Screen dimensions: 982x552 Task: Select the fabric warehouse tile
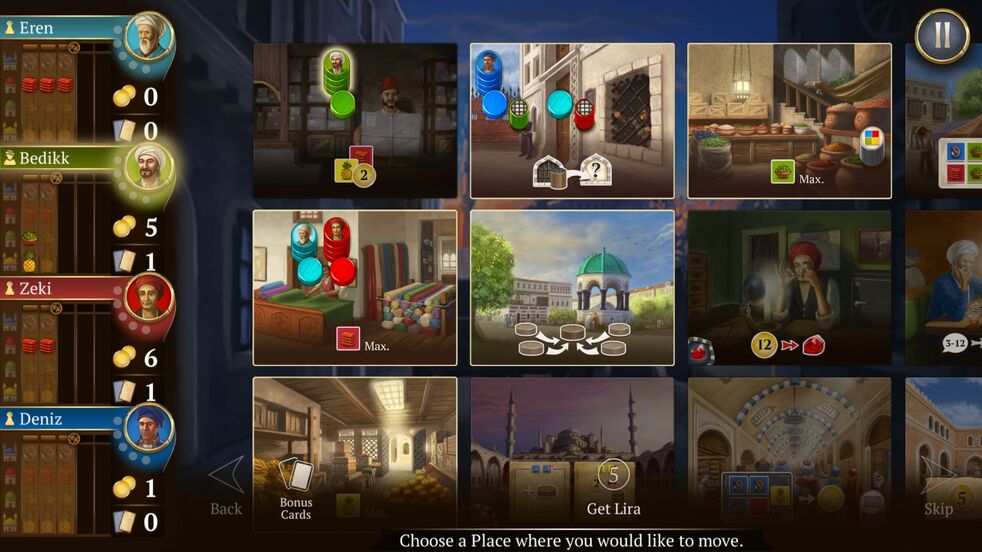[x=355, y=287]
